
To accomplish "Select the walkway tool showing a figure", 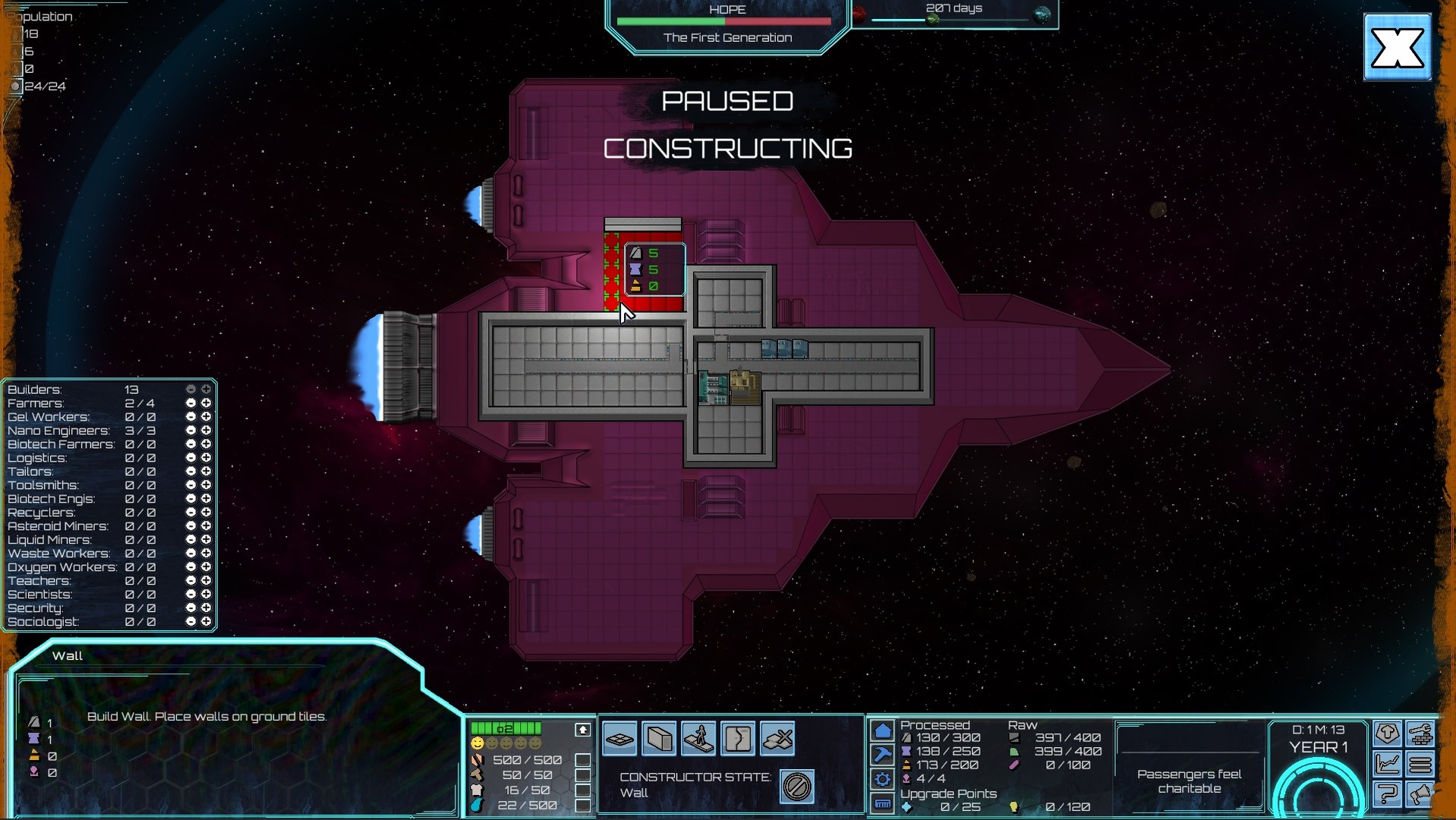I will coord(698,738).
